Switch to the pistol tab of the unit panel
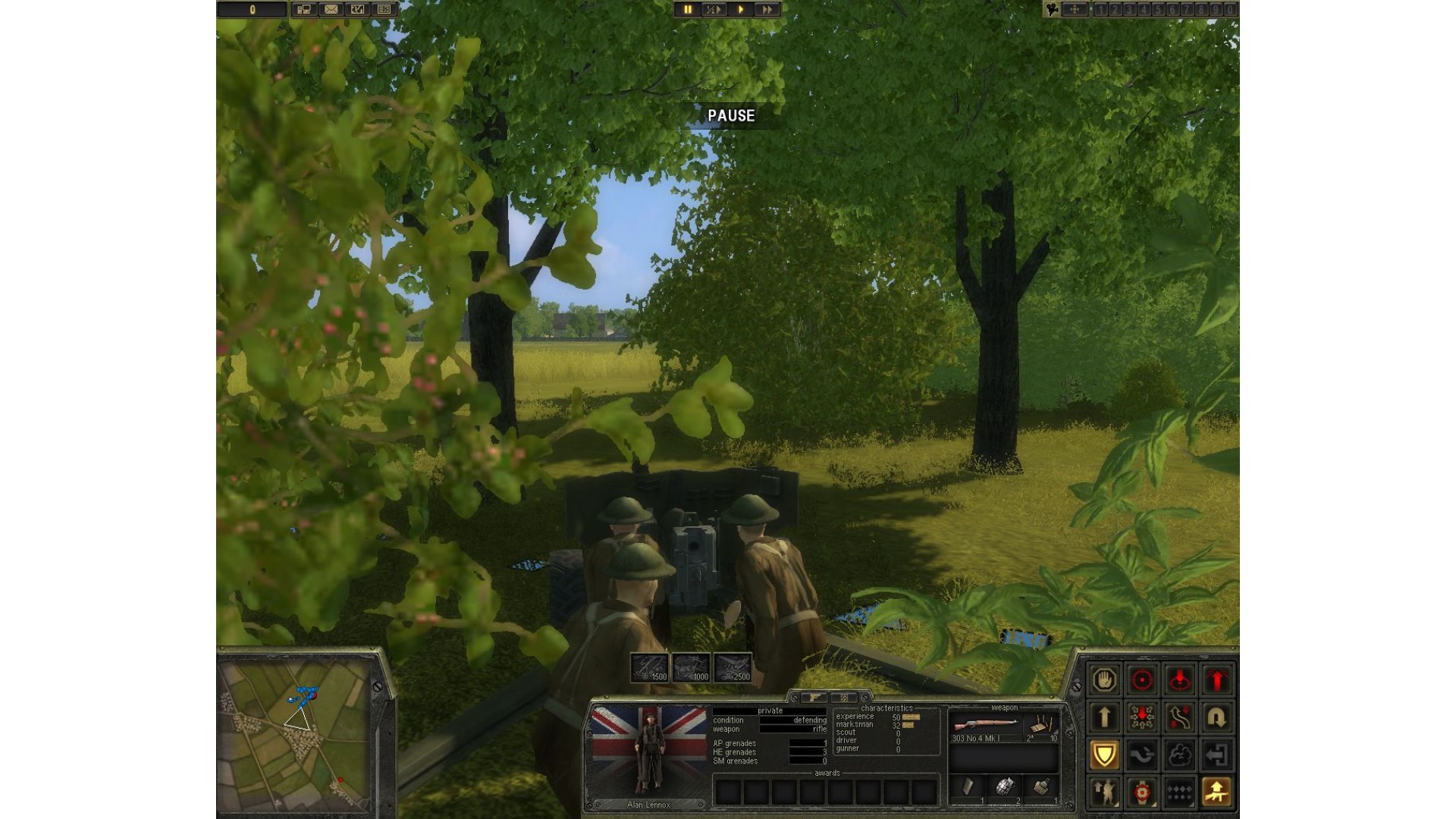 click(815, 697)
